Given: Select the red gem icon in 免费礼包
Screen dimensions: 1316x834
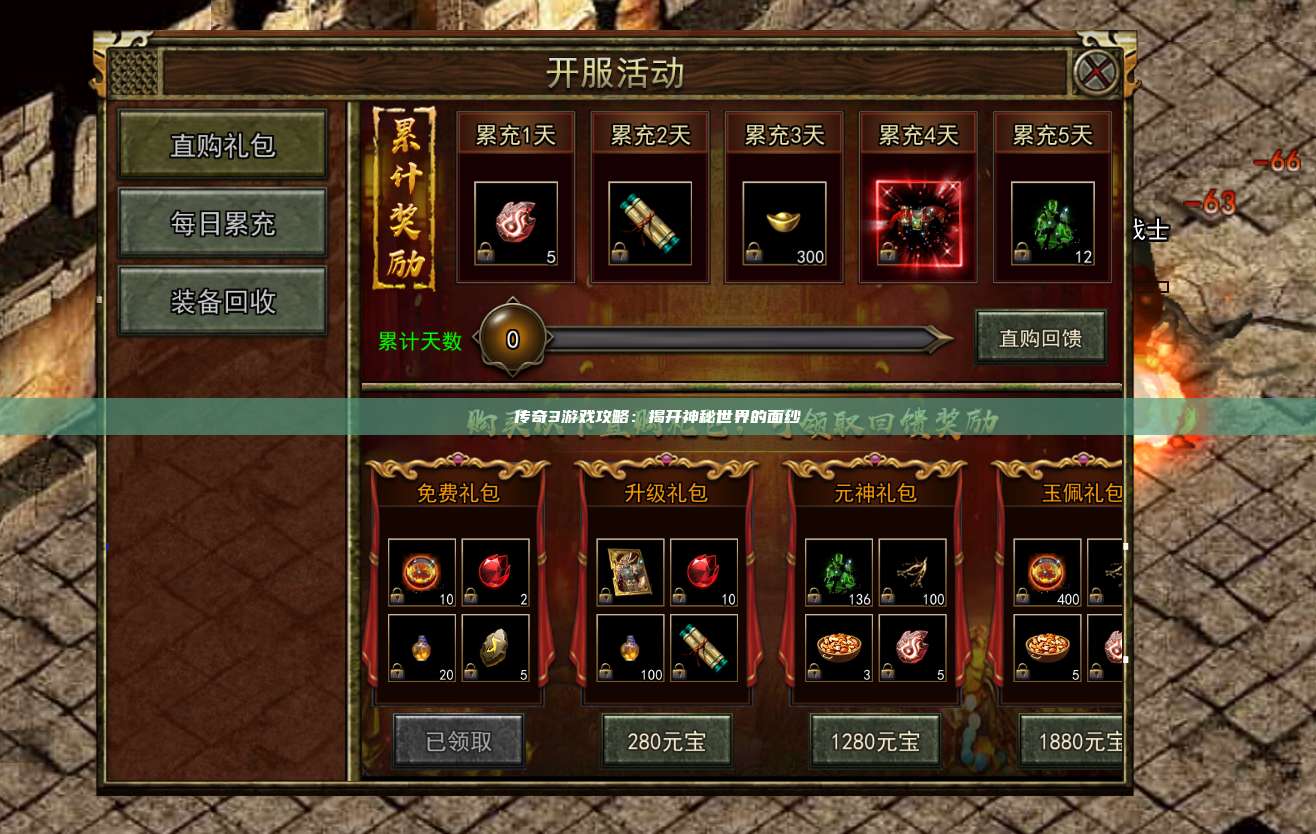Looking at the screenshot, I should (496, 573).
